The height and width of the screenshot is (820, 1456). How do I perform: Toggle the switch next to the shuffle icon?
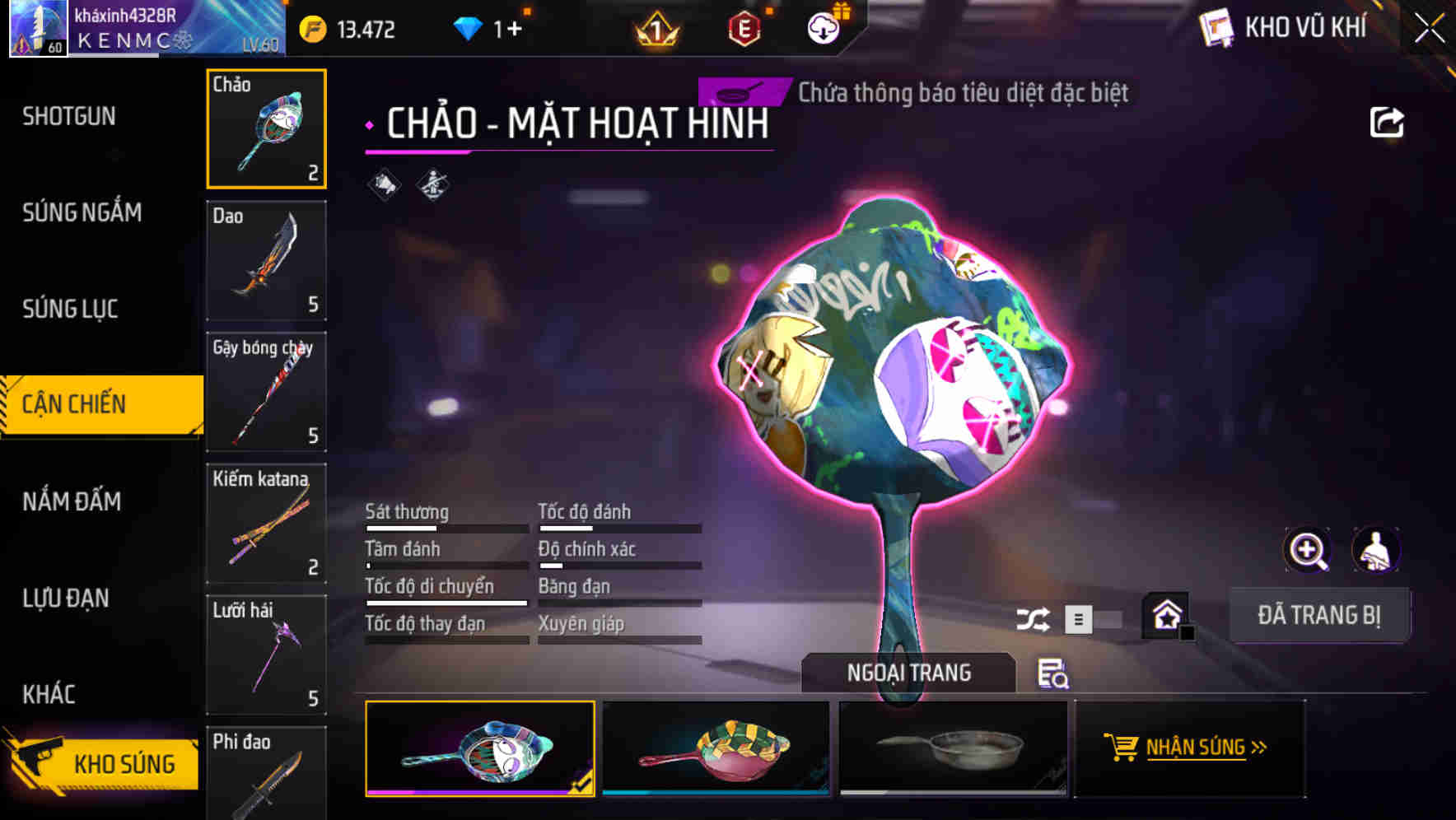click(x=1095, y=619)
